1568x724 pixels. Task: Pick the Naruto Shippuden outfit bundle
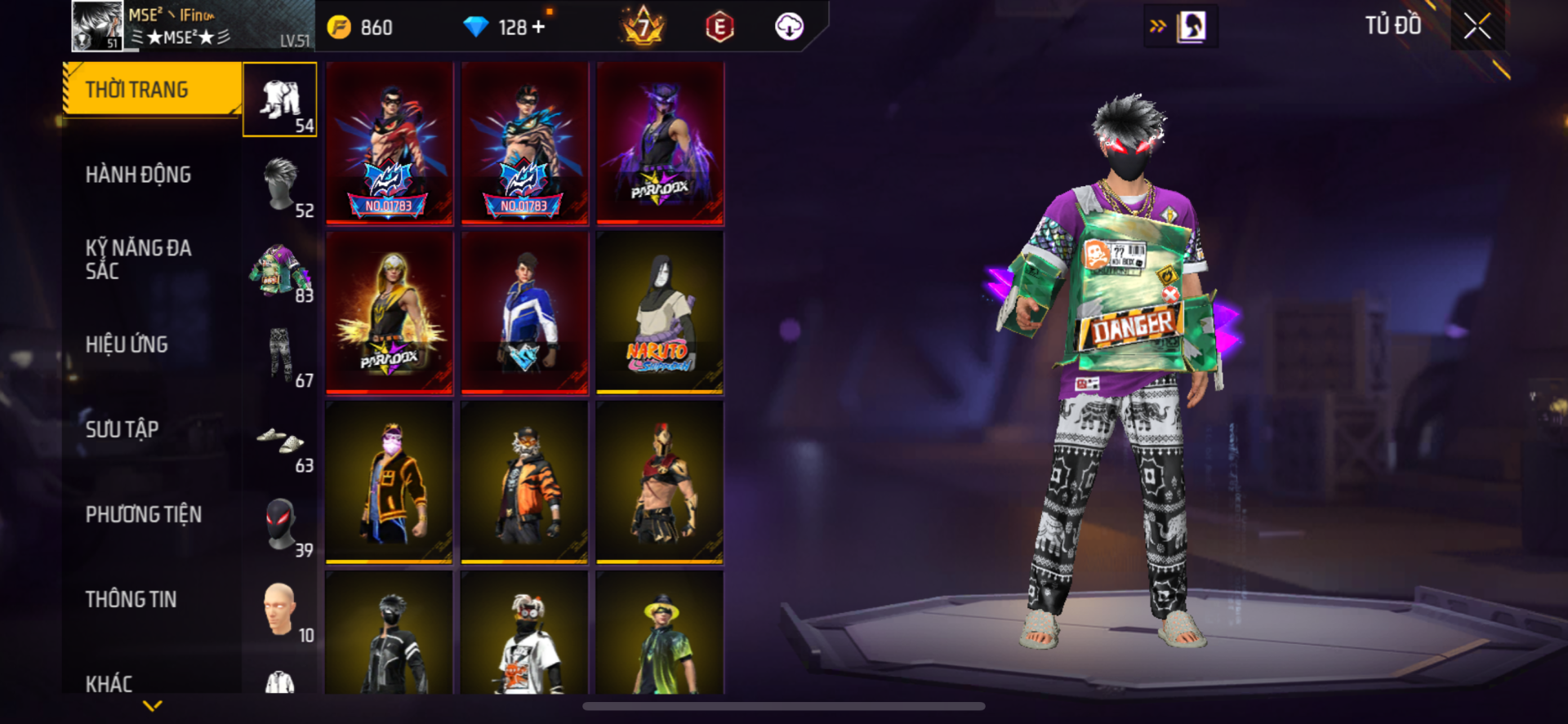click(660, 313)
